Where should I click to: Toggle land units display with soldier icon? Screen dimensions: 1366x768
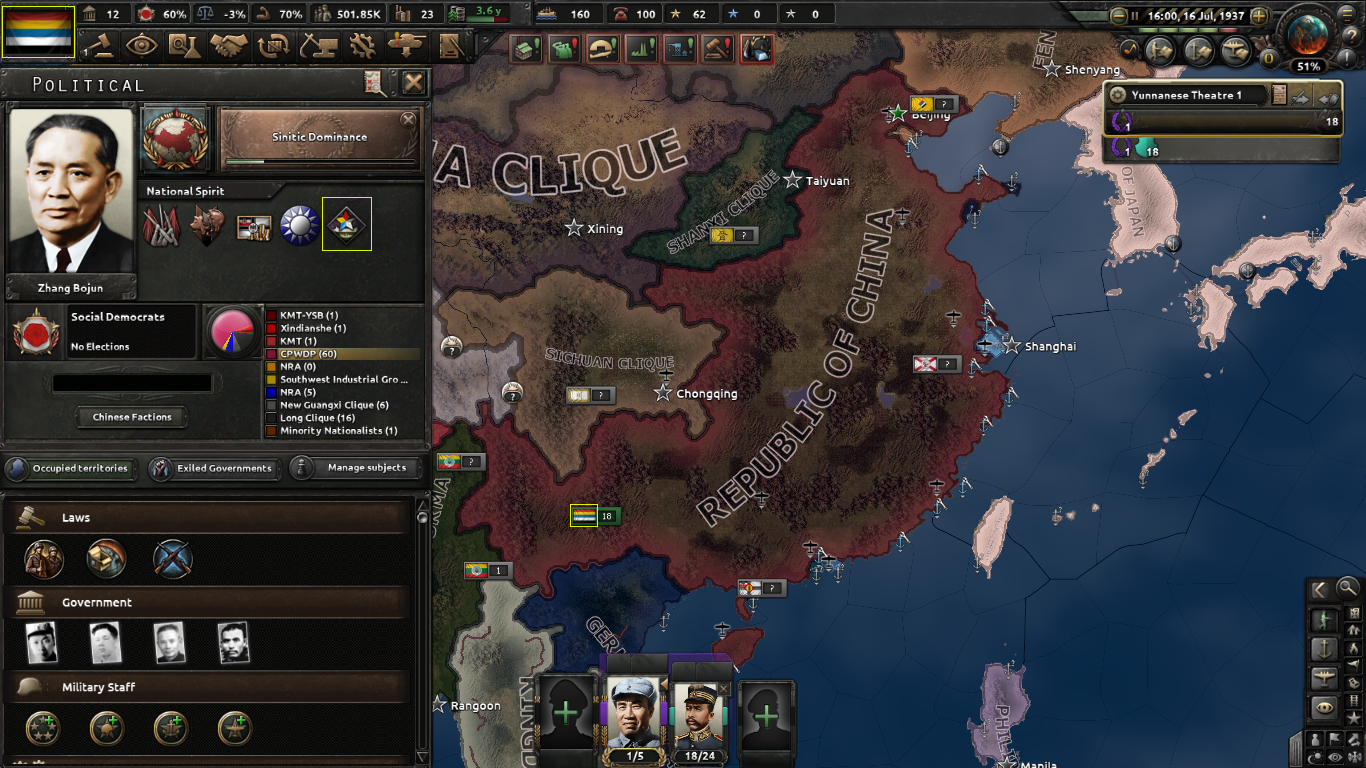(x=1324, y=618)
